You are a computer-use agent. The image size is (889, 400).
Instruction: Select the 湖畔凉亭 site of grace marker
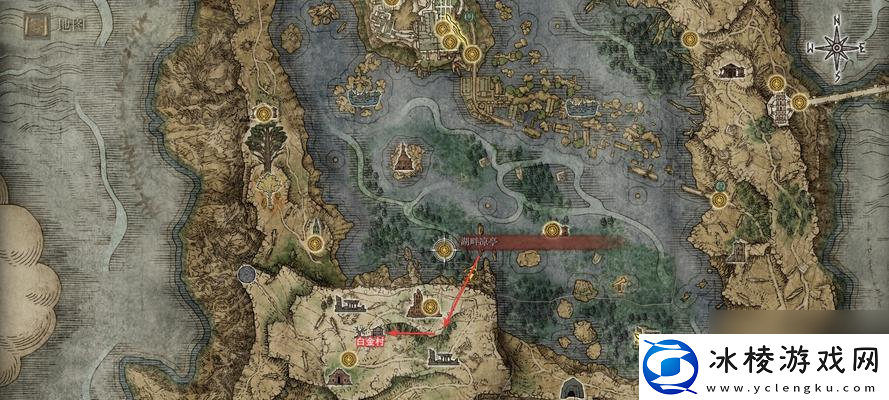tap(443, 247)
